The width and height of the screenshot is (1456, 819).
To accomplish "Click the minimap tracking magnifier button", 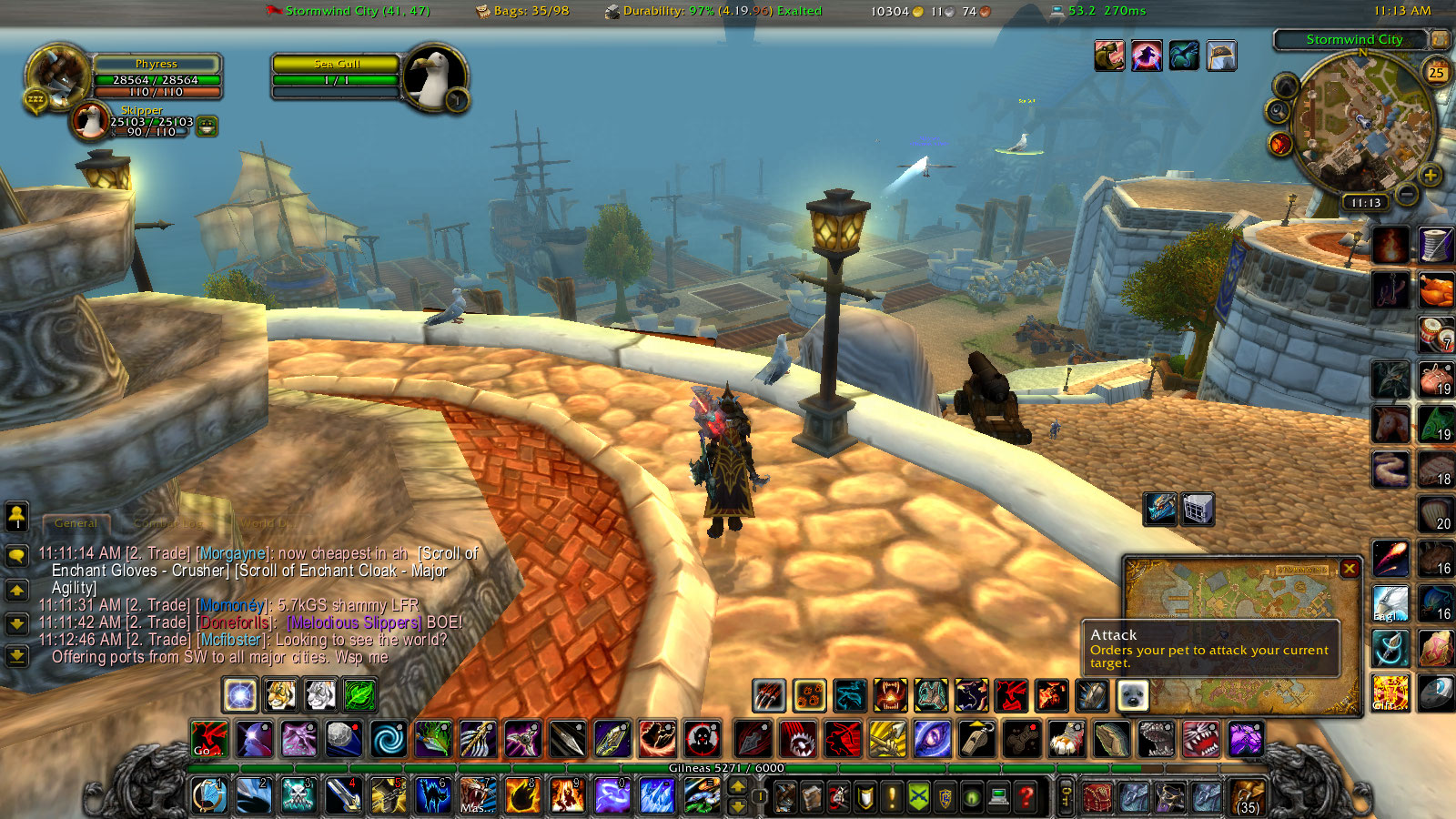I will [1278, 111].
